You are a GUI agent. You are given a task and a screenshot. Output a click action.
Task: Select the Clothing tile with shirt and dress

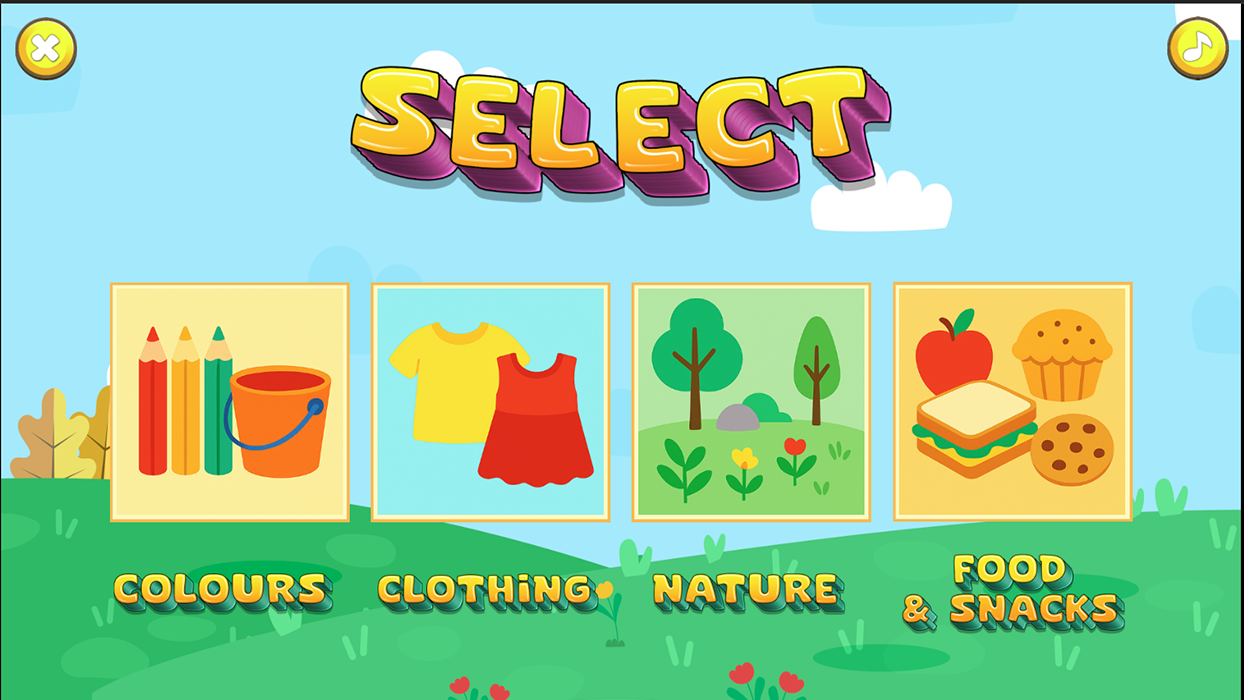pyautogui.click(x=490, y=402)
